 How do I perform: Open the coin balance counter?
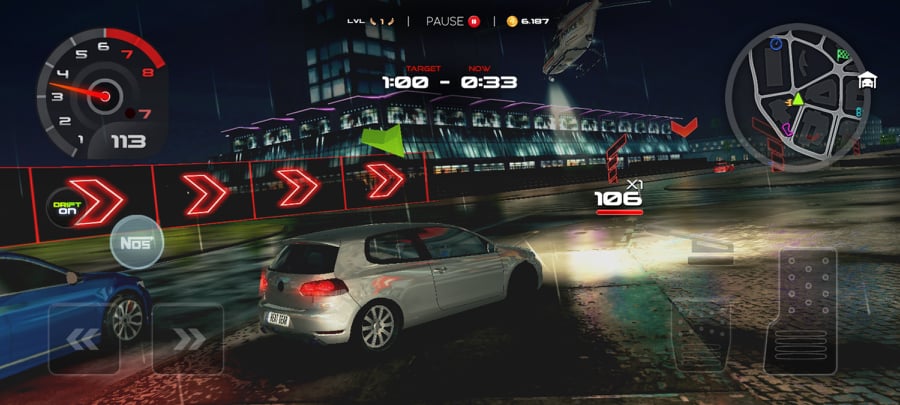coord(528,21)
